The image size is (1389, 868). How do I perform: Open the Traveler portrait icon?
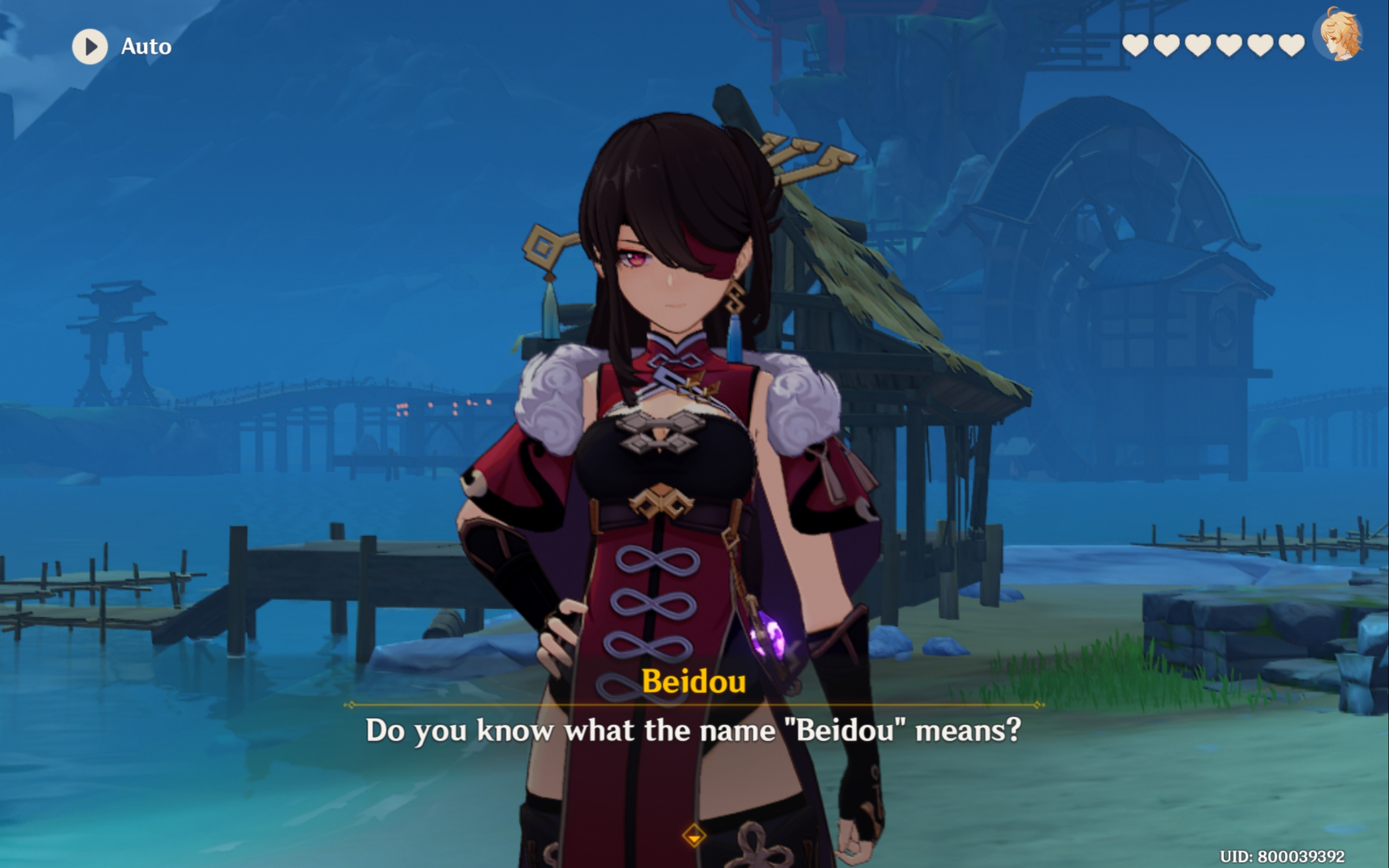tap(1341, 41)
